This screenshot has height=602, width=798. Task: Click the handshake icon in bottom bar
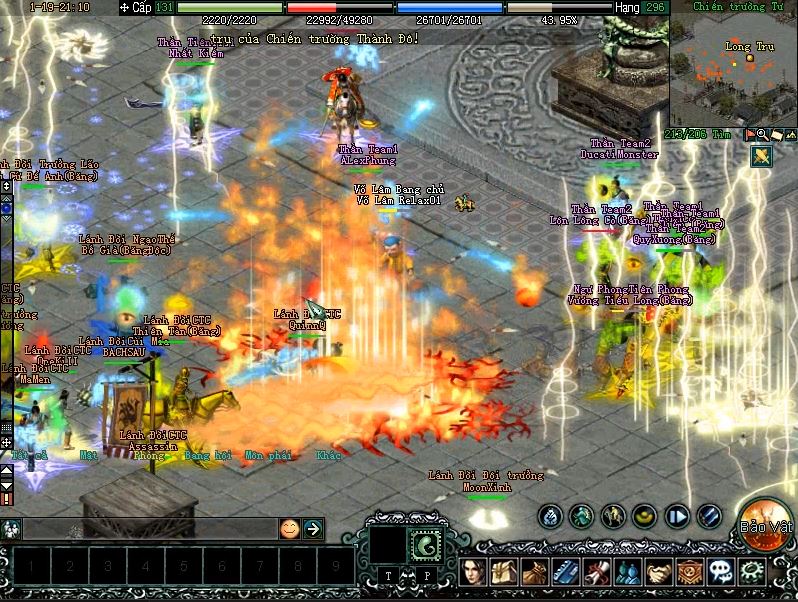click(x=659, y=572)
